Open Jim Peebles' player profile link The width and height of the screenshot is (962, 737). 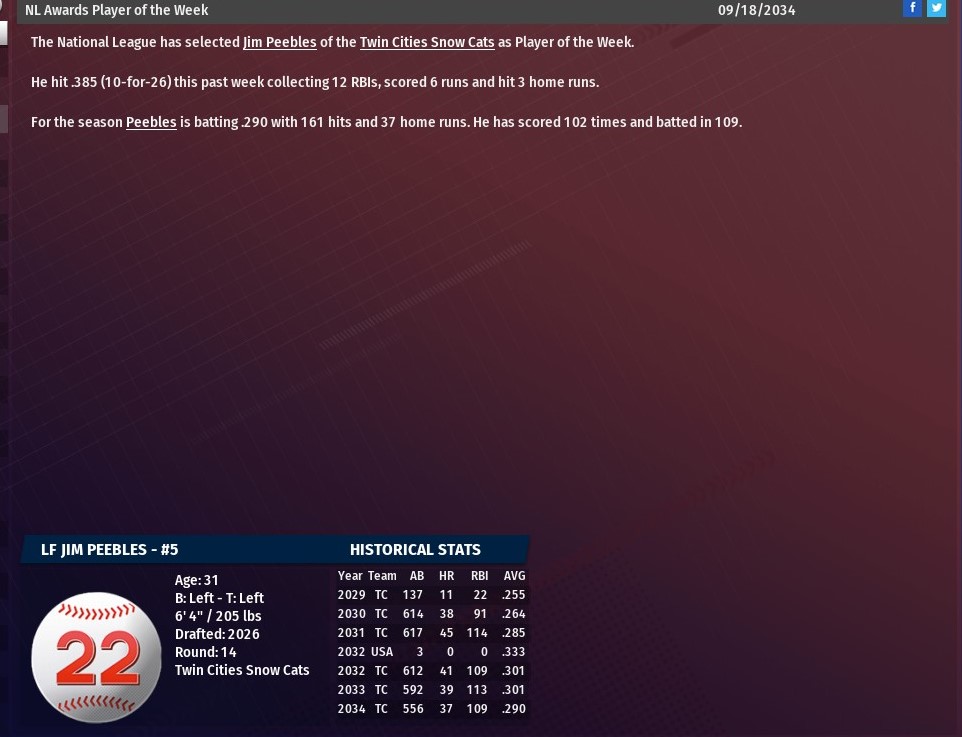[x=279, y=42]
